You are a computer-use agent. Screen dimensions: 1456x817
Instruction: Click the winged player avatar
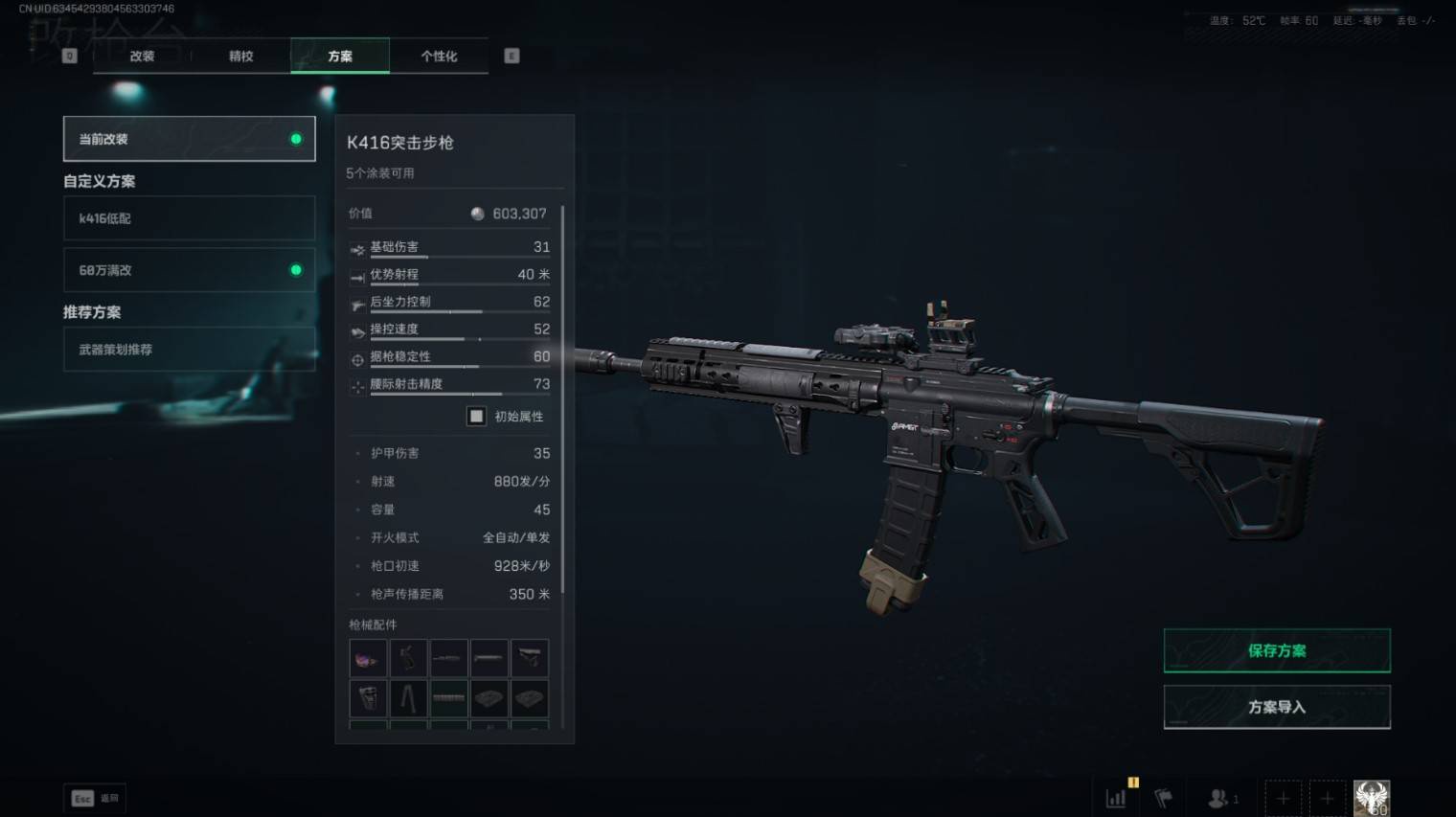(x=1371, y=798)
